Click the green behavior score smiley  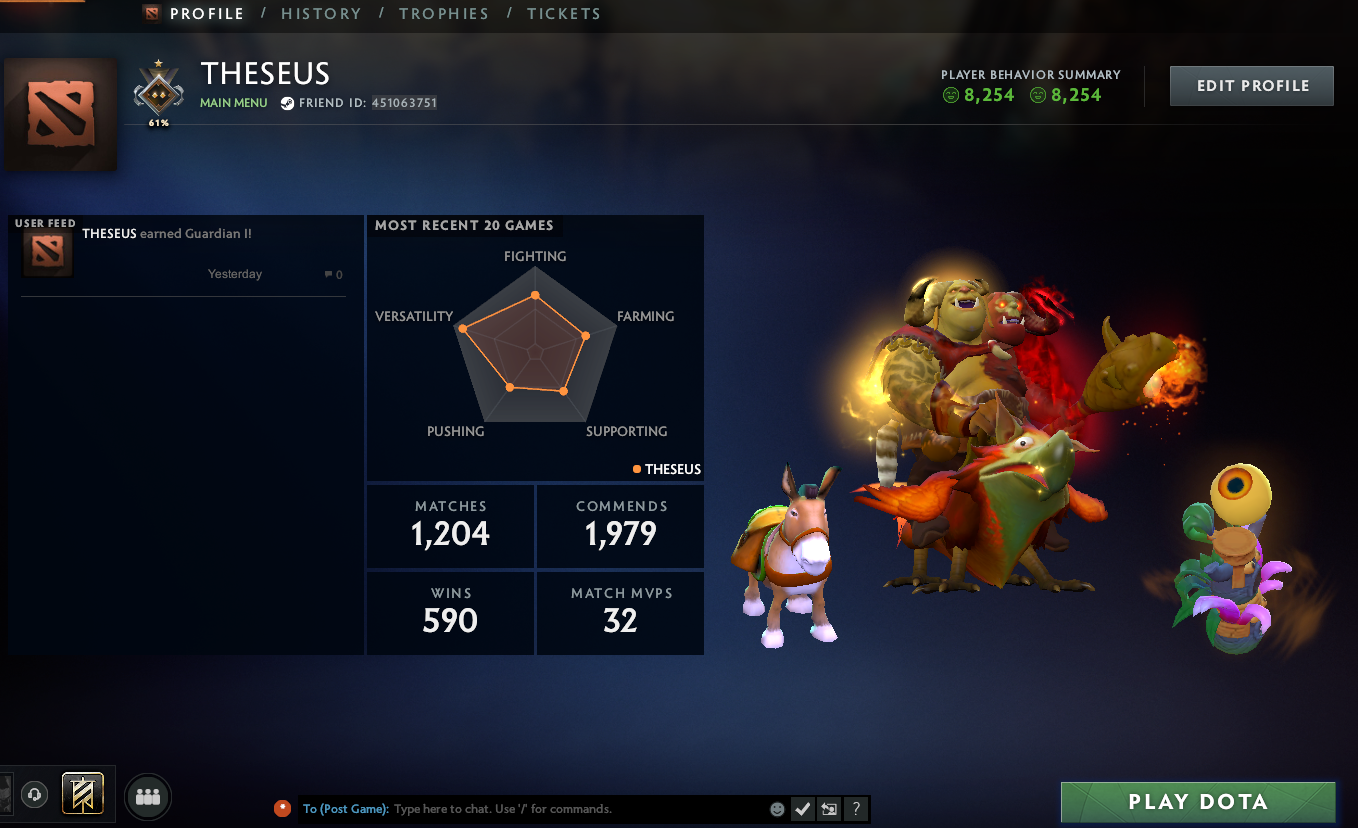(x=949, y=95)
